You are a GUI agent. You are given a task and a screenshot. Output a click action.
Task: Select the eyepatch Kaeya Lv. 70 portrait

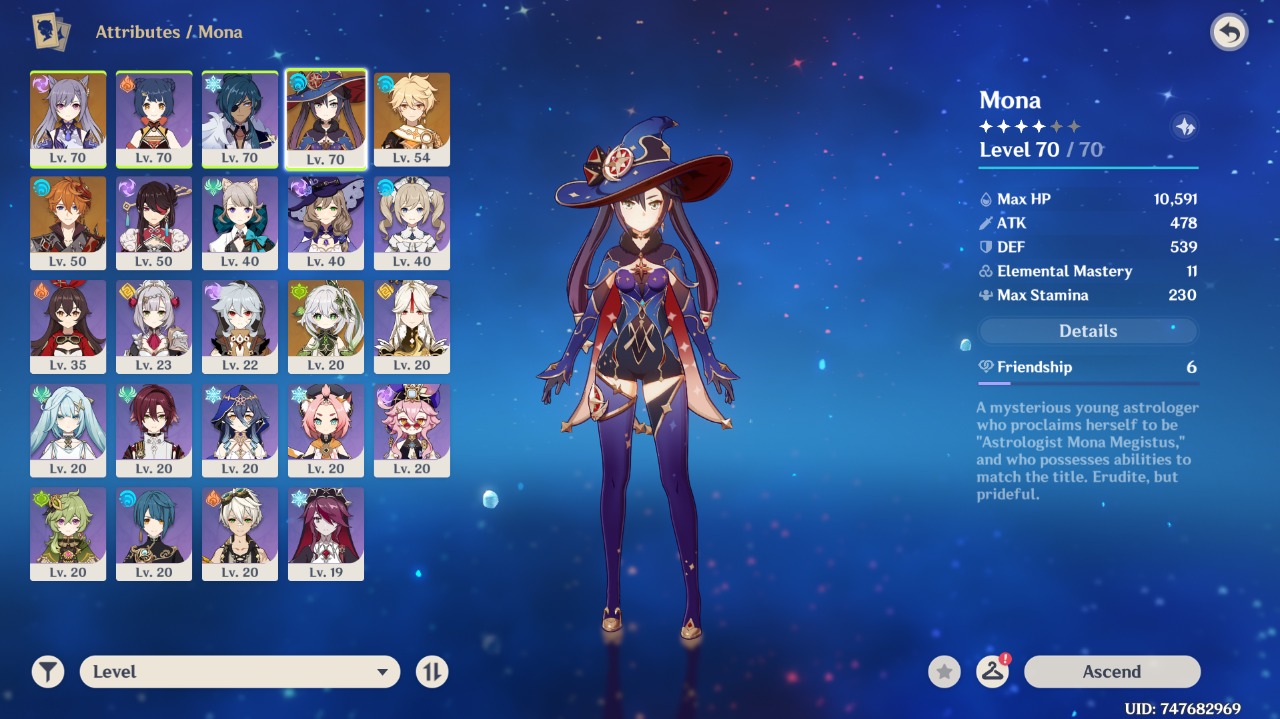pyautogui.click(x=240, y=118)
